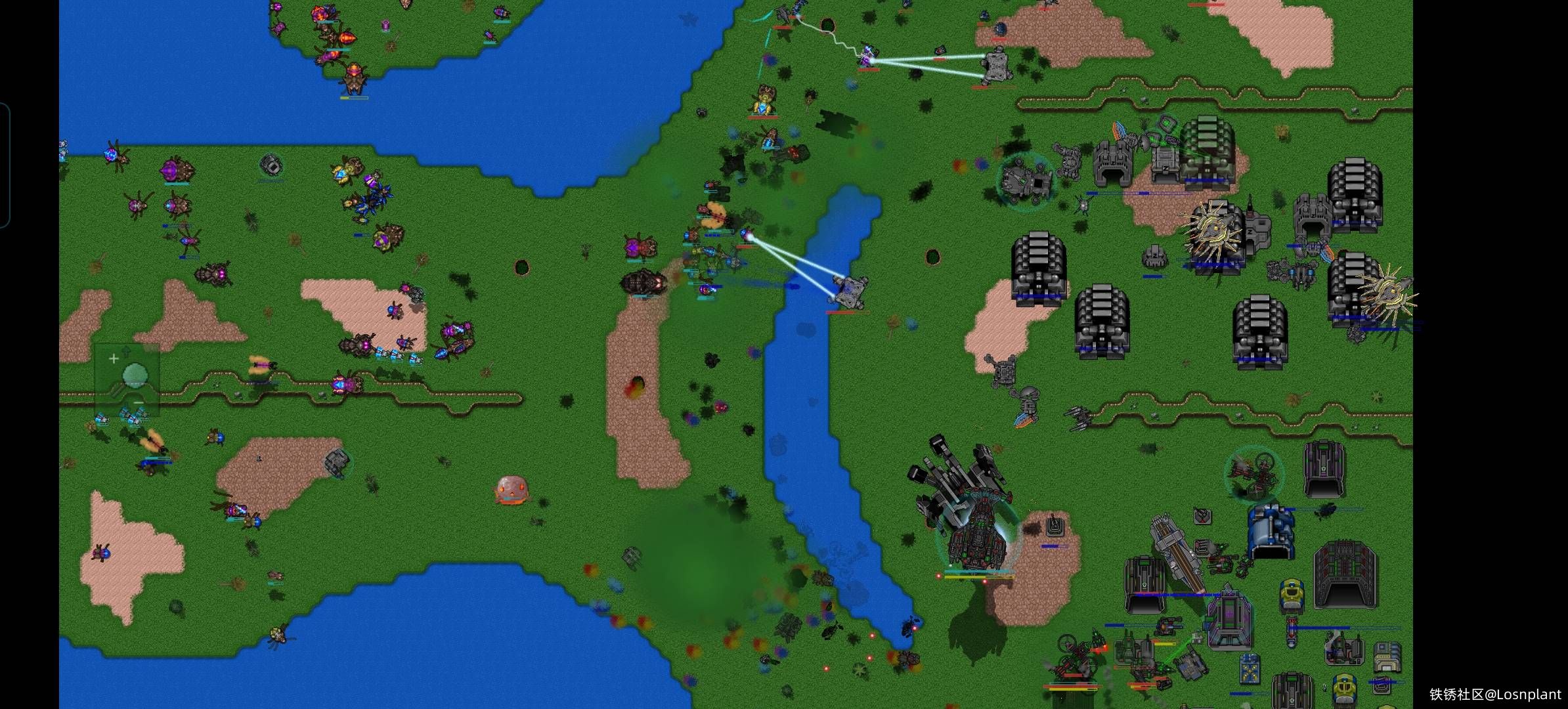
Task: Click the round zoom control knob
Action: (x=135, y=375)
